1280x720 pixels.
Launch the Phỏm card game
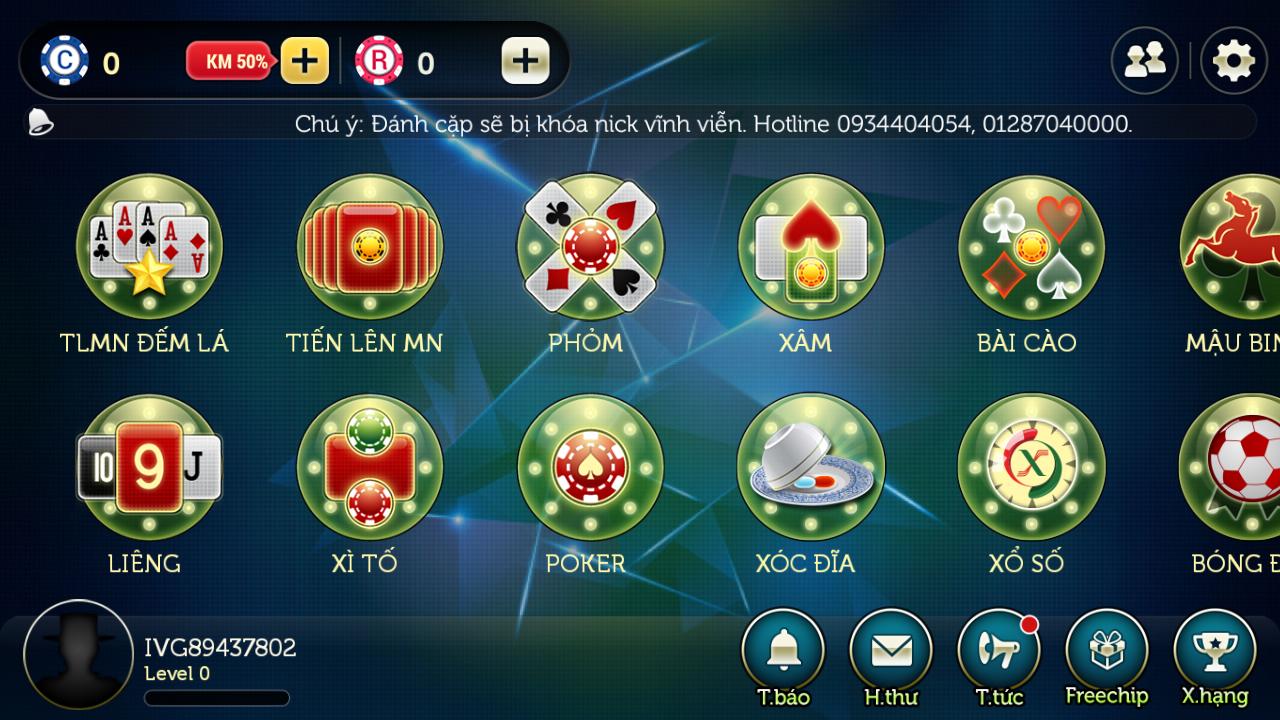pyautogui.click(x=590, y=247)
